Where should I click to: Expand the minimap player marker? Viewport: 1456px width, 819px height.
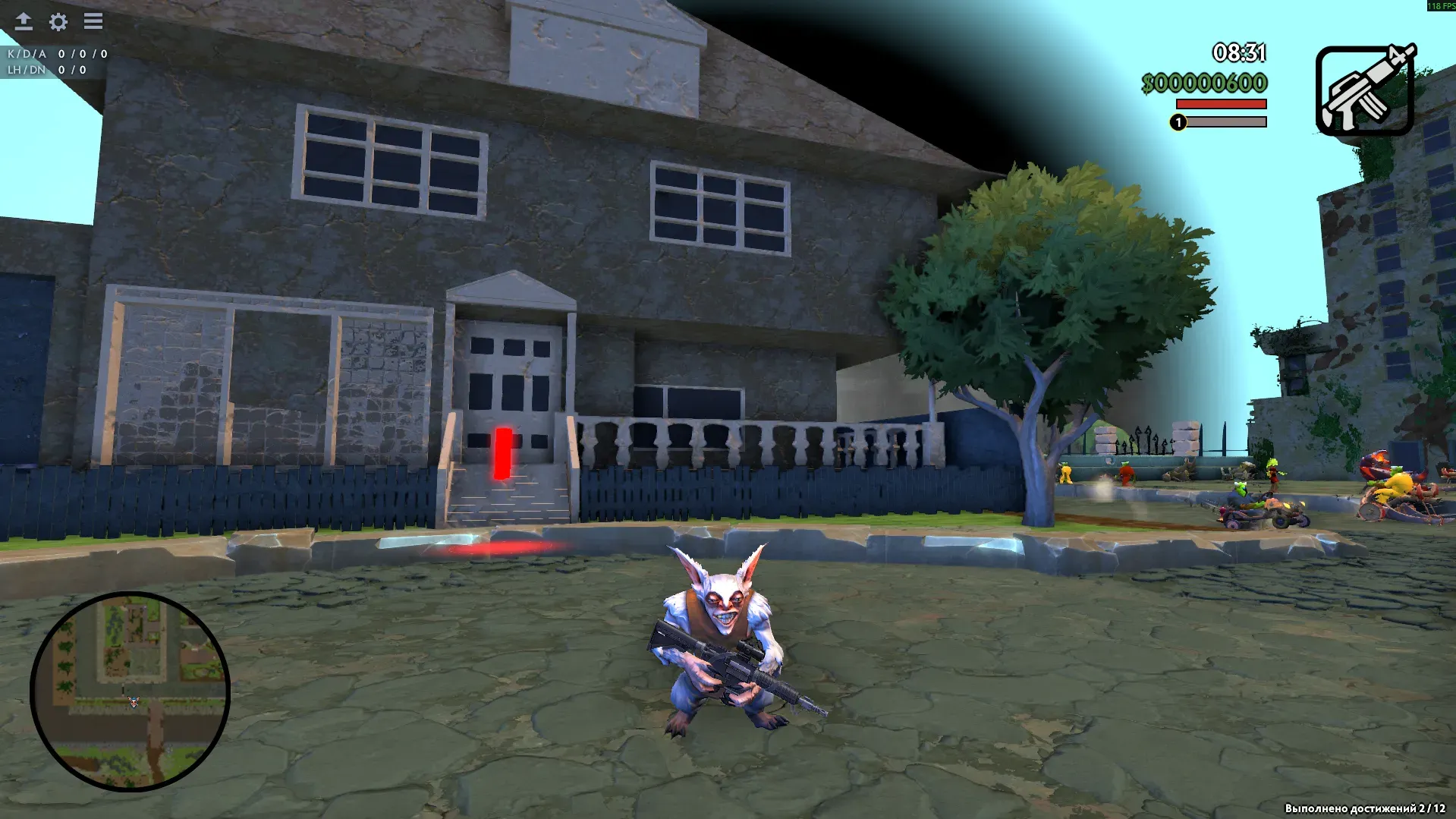tap(132, 701)
